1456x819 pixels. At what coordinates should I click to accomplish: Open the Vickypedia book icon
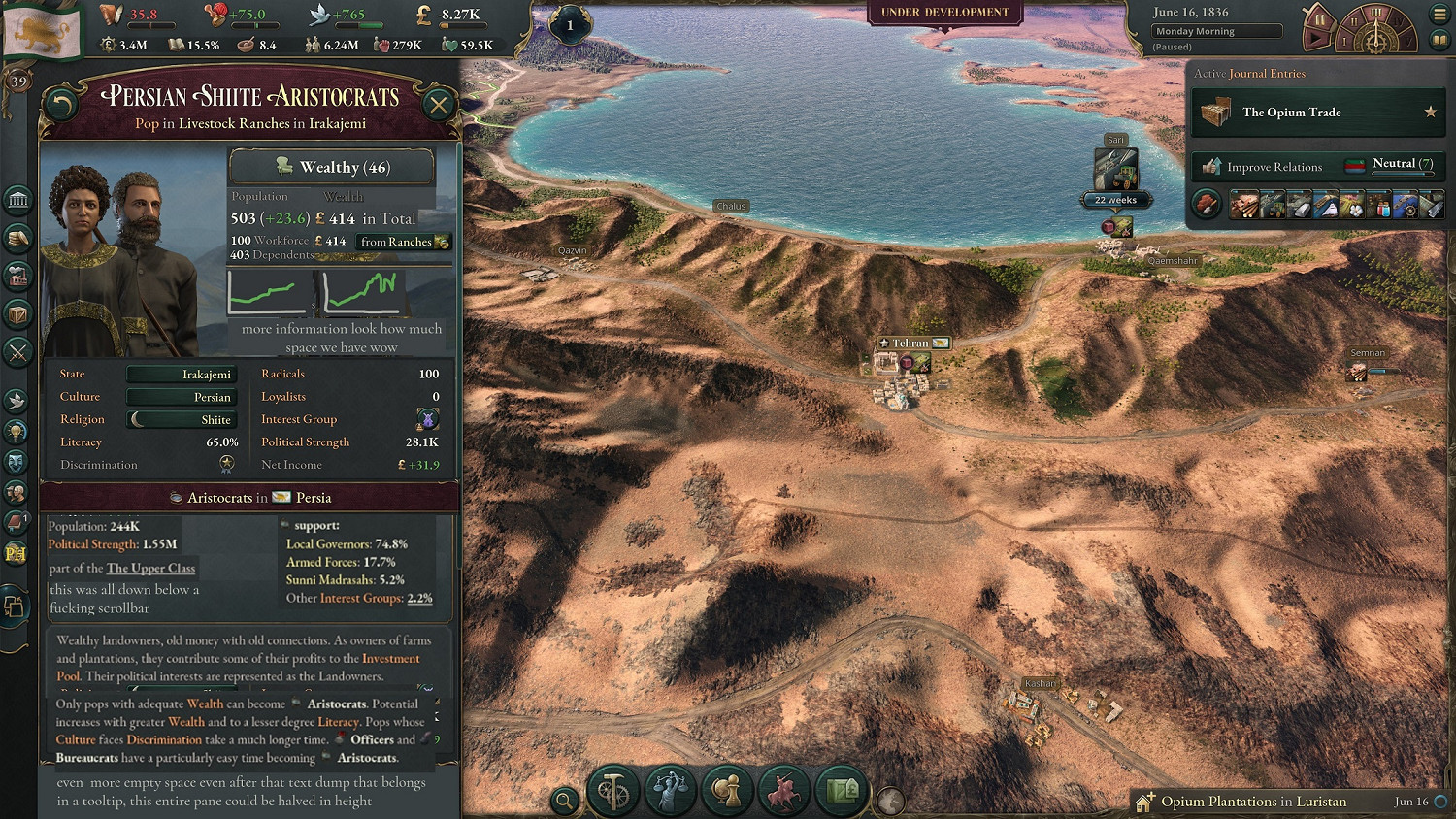pos(1439,41)
